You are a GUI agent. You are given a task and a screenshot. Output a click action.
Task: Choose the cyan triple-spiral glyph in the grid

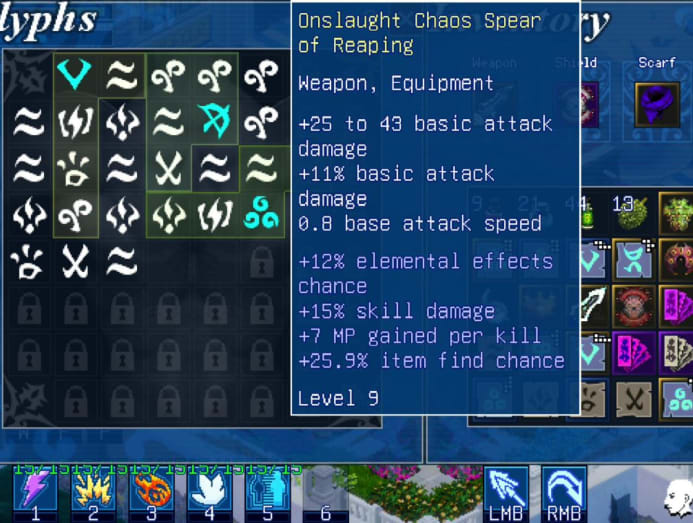tap(261, 215)
